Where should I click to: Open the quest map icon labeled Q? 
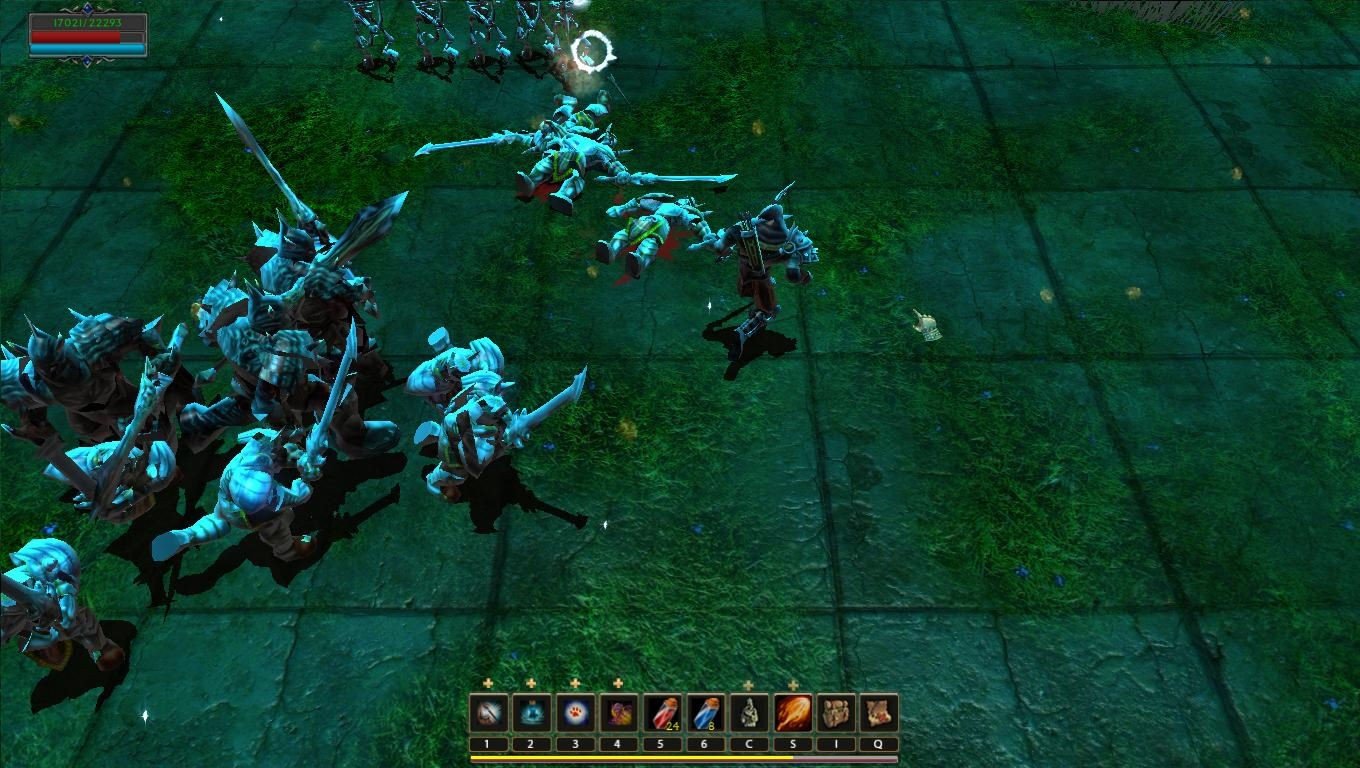878,711
